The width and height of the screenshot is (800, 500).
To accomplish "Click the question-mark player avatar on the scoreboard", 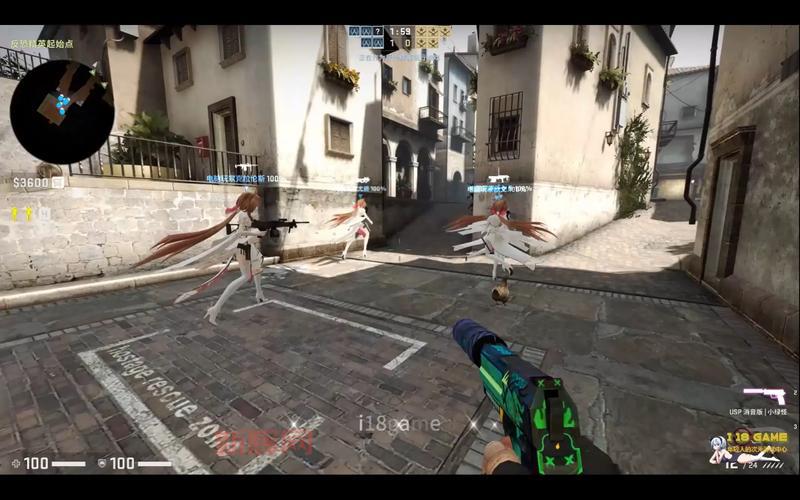I will coord(378,32).
